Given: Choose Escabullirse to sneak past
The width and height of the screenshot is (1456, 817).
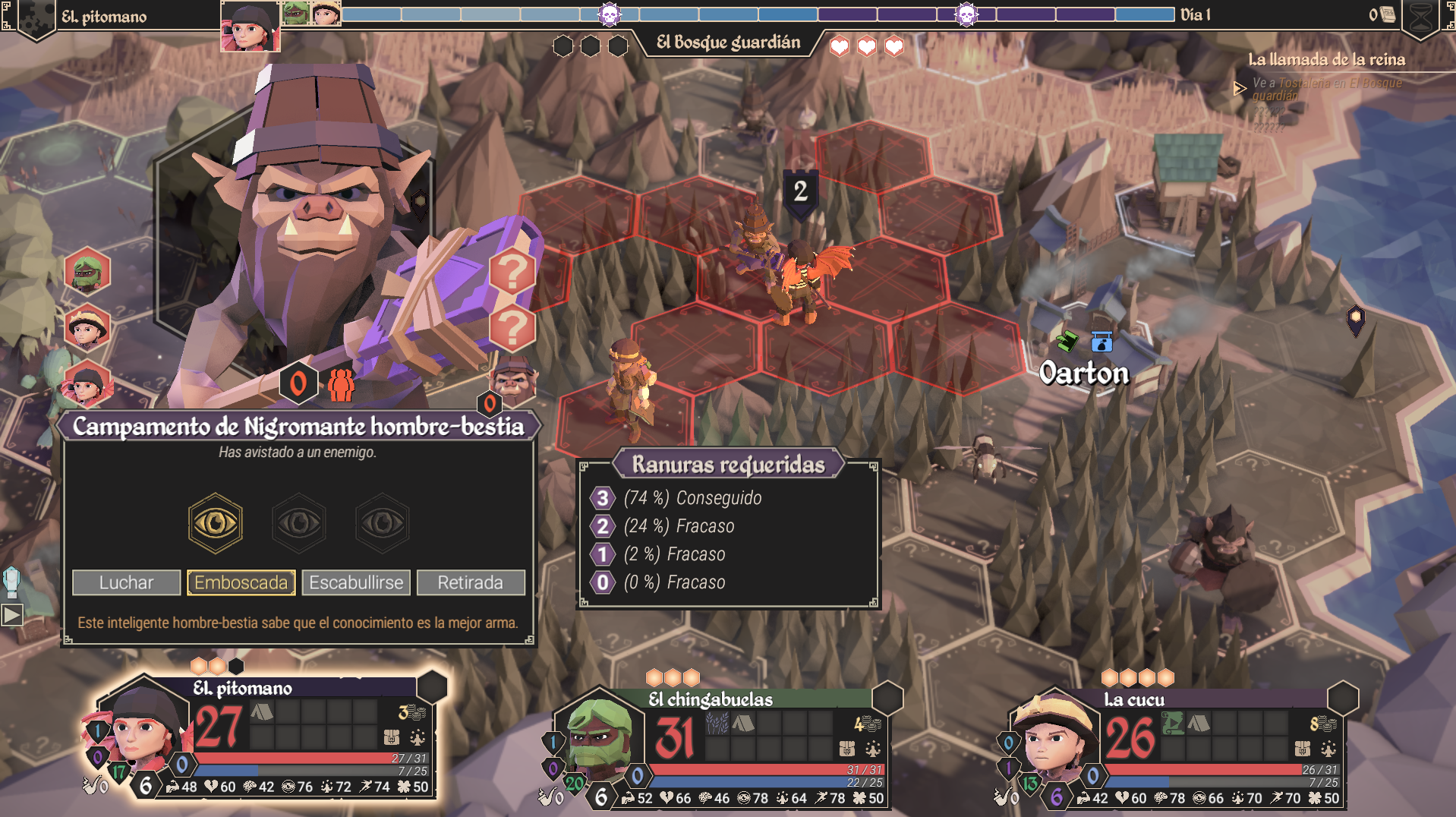Looking at the screenshot, I should pyautogui.click(x=356, y=582).
